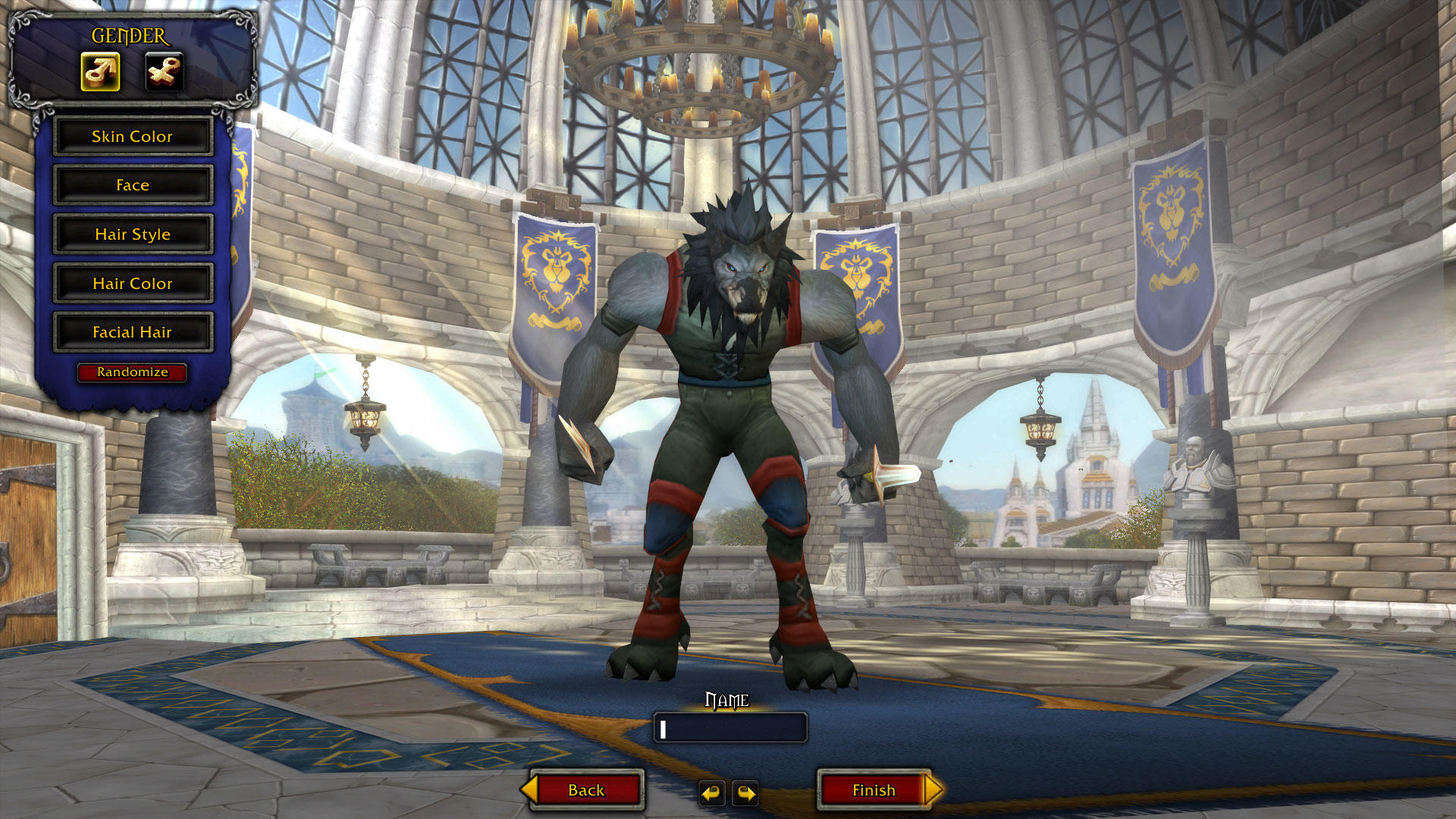Change the Hair Color option

[x=133, y=284]
